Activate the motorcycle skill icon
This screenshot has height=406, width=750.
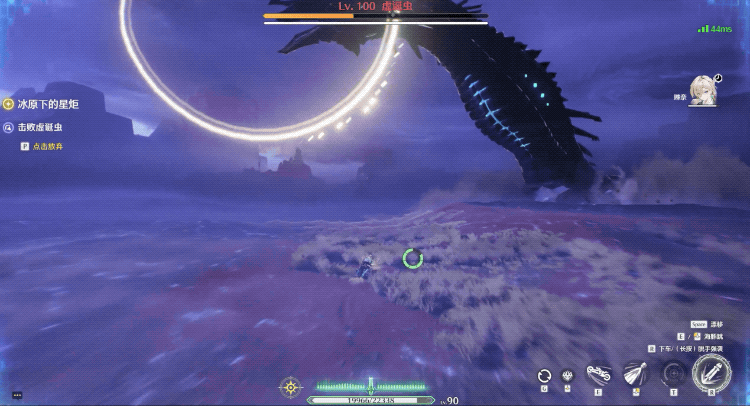(x=598, y=374)
